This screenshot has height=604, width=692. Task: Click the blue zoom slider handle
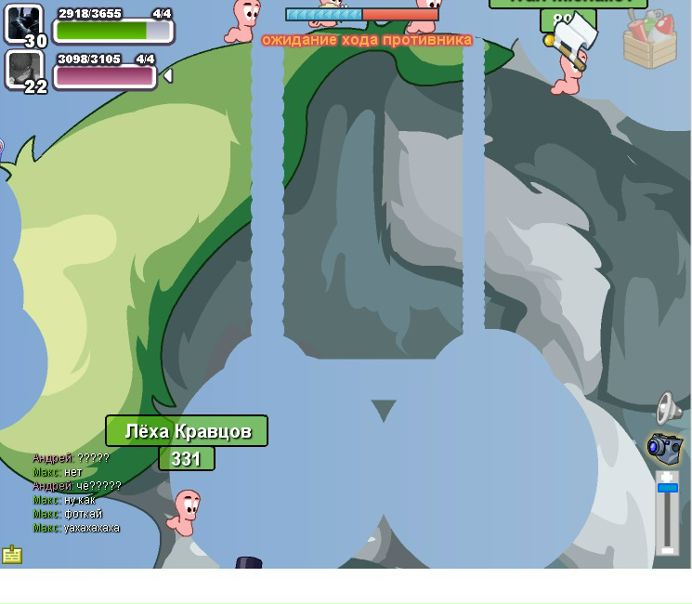667,488
